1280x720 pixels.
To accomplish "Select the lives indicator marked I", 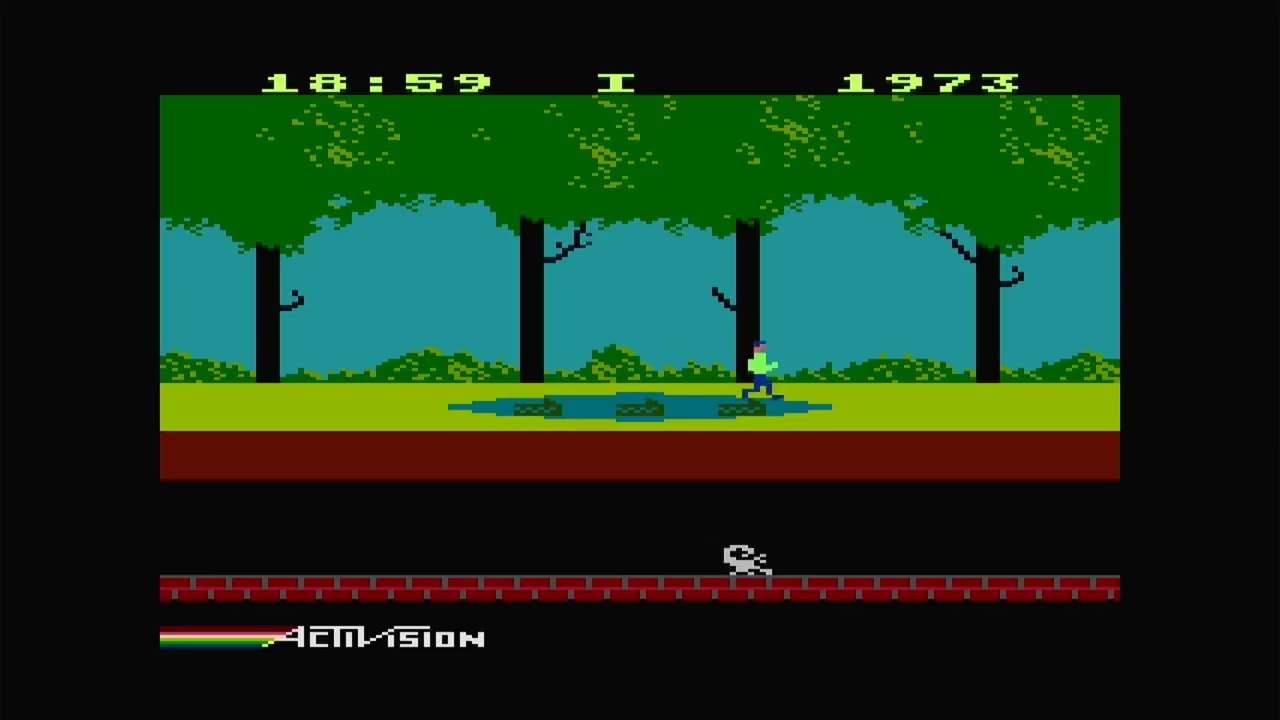I will click(618, 84).
